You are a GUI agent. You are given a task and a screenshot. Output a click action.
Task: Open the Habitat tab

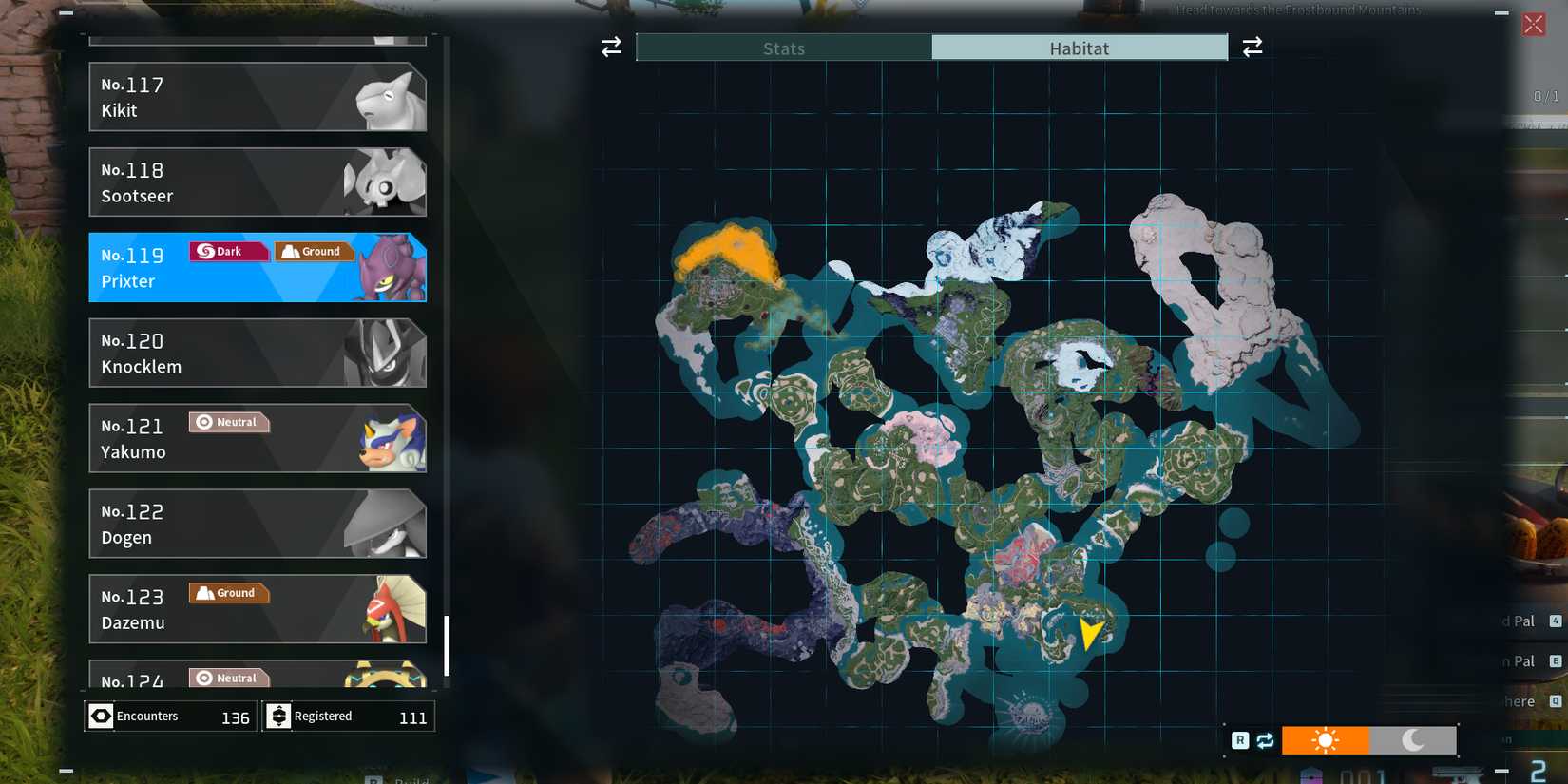coord(1080,48)
